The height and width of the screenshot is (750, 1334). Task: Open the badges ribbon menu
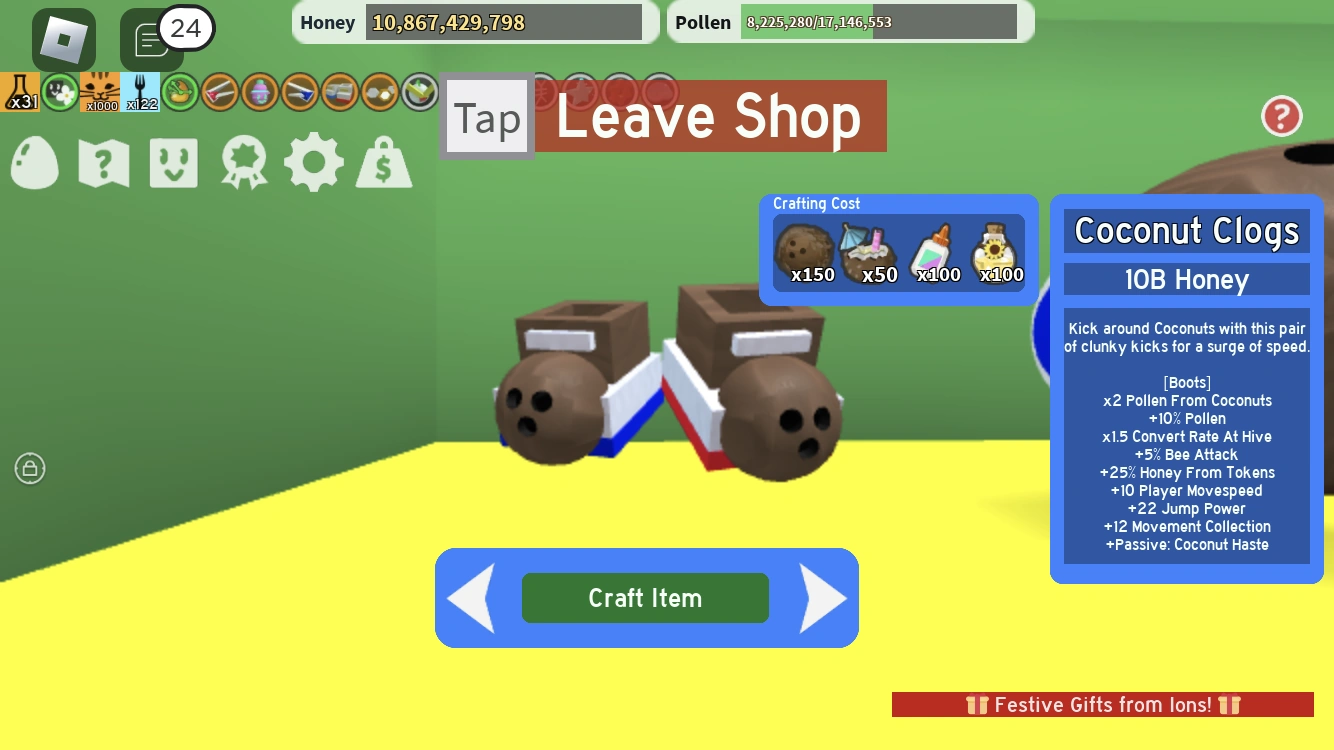click(241, 163)
